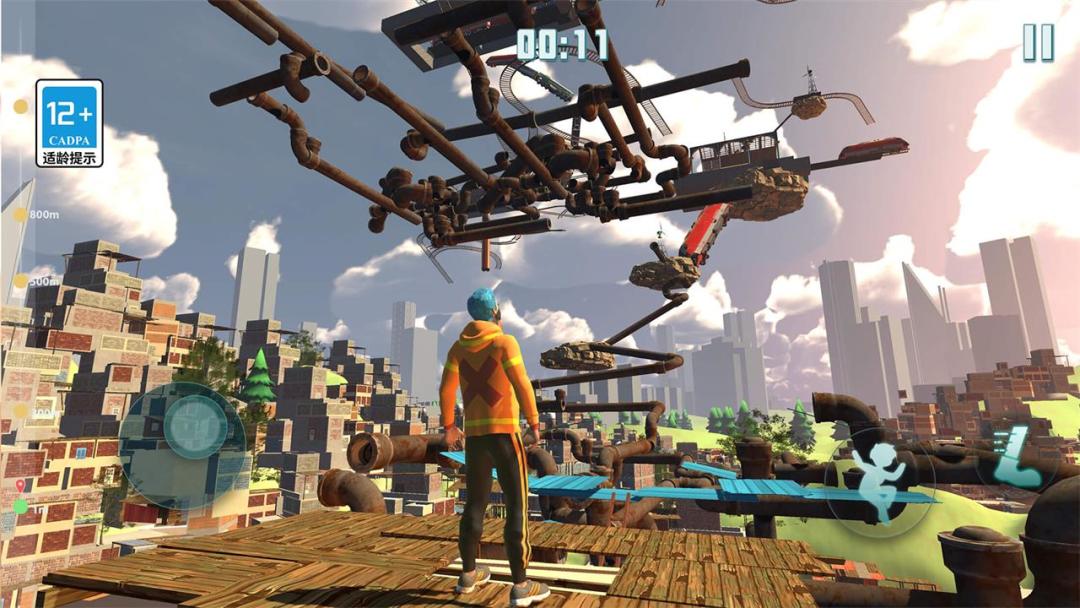Viewport: 1080px width, 608px height.
Task: Tap the jumping figure action button
Action: pyautogui.click(x=878, y=477)
